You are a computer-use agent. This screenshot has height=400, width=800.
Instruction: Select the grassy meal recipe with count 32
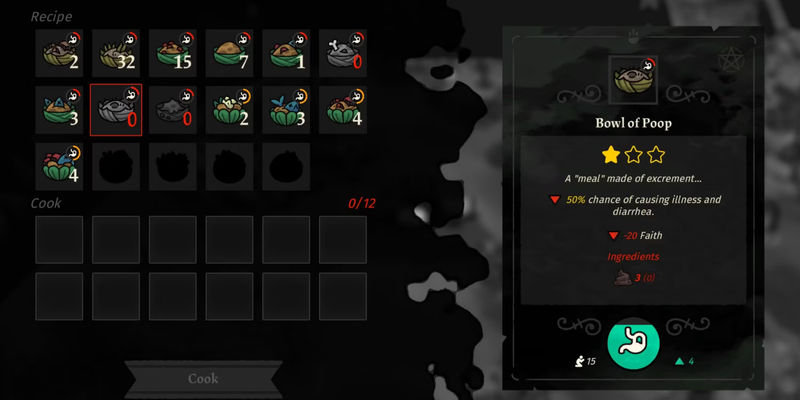point(116,53)
